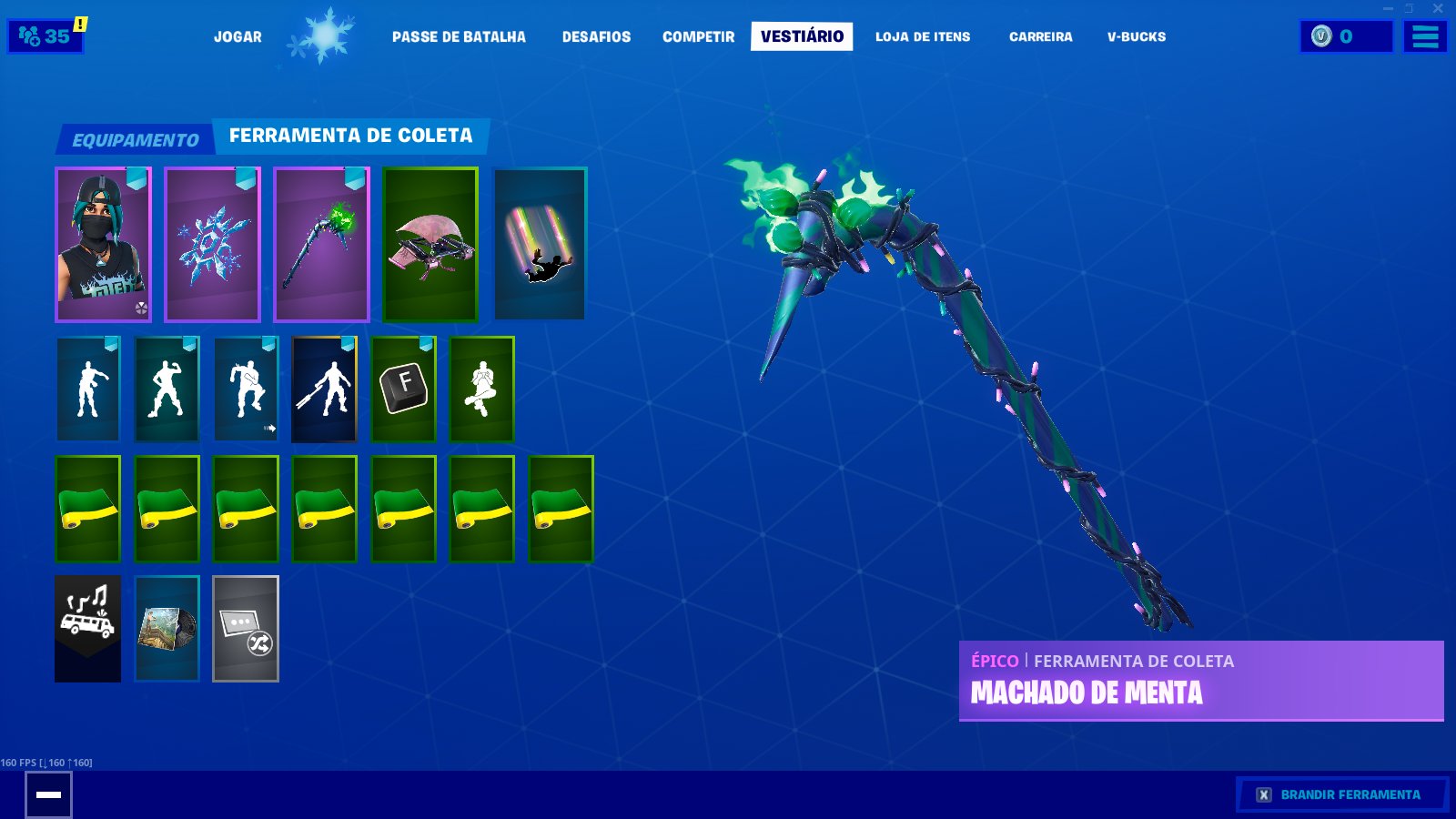Open the DESAFIOS menu item
The image size is (1456, 819).
click(x=595, y=37)
